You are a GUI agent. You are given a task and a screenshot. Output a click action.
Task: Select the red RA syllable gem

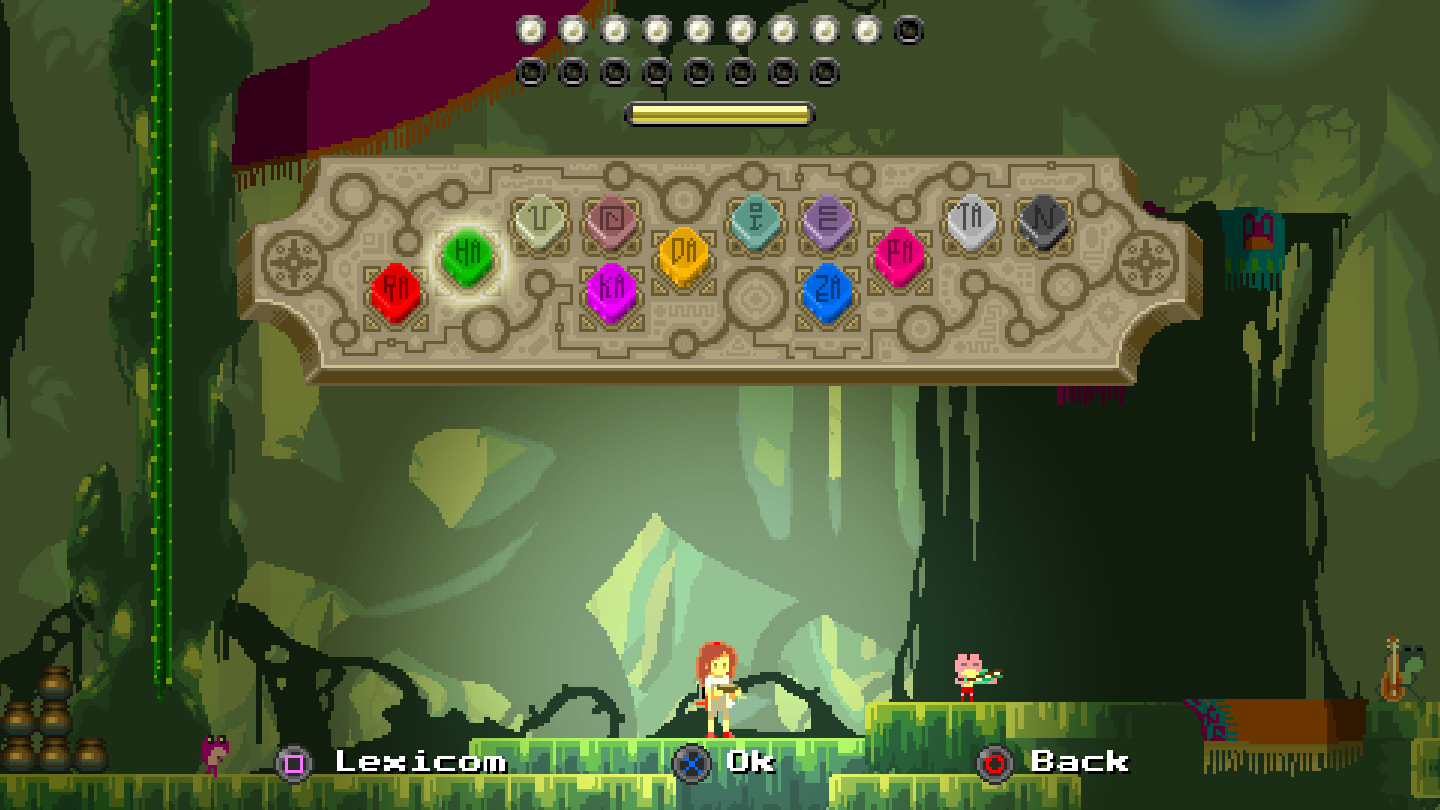[x=396, y=289]
